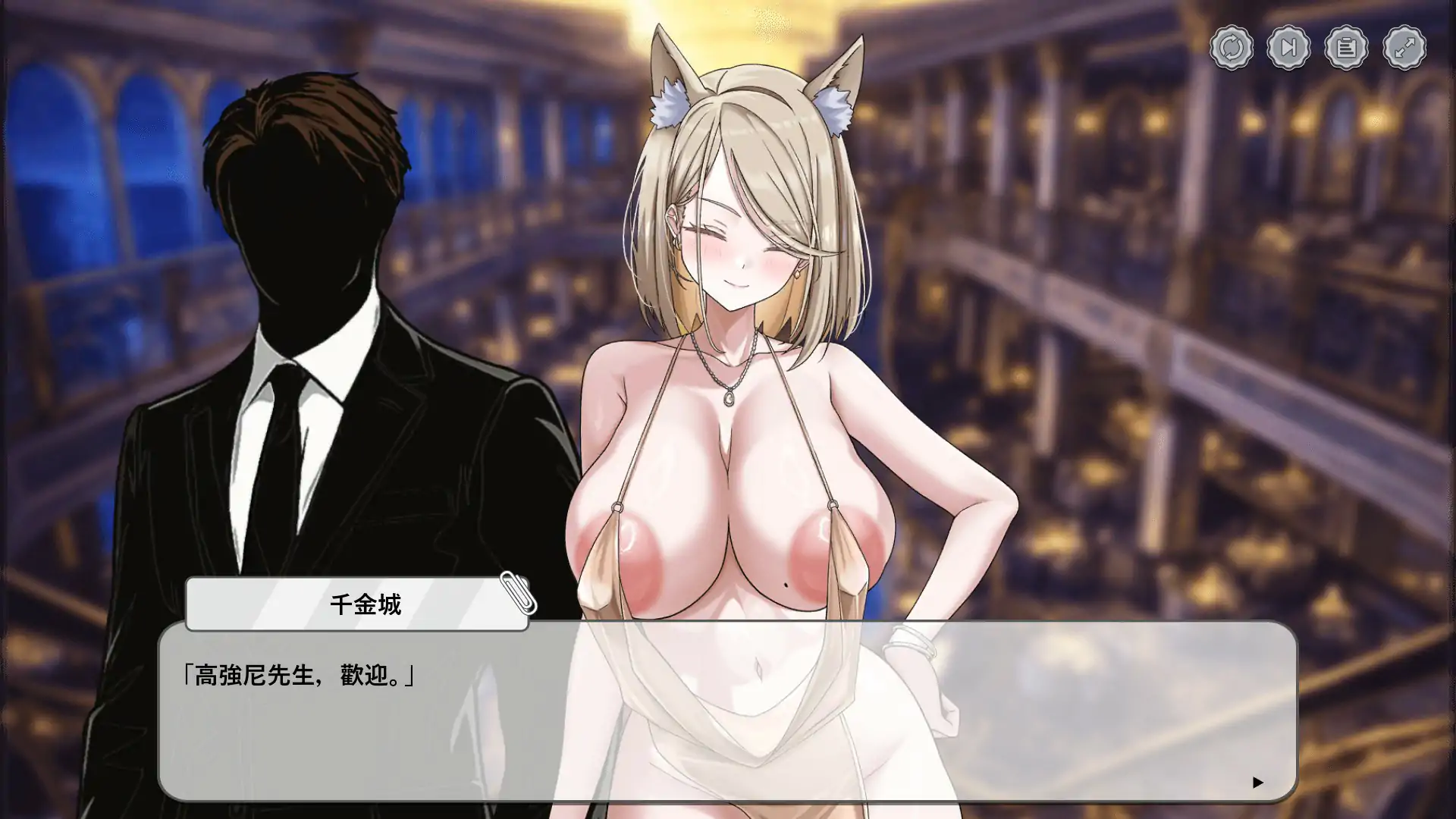This screenshot has width=1456, height=819.
Task: Toggle auto-read off using circular arrows badge
Action: [1232, 47]
